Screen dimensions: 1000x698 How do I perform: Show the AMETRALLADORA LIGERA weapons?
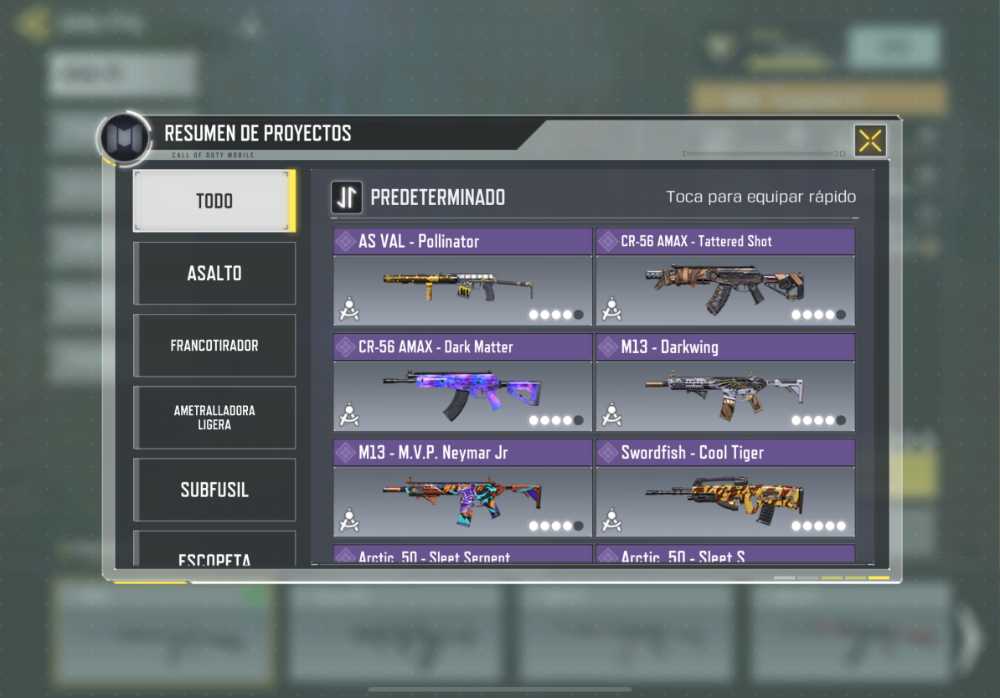tap(214, 418)
